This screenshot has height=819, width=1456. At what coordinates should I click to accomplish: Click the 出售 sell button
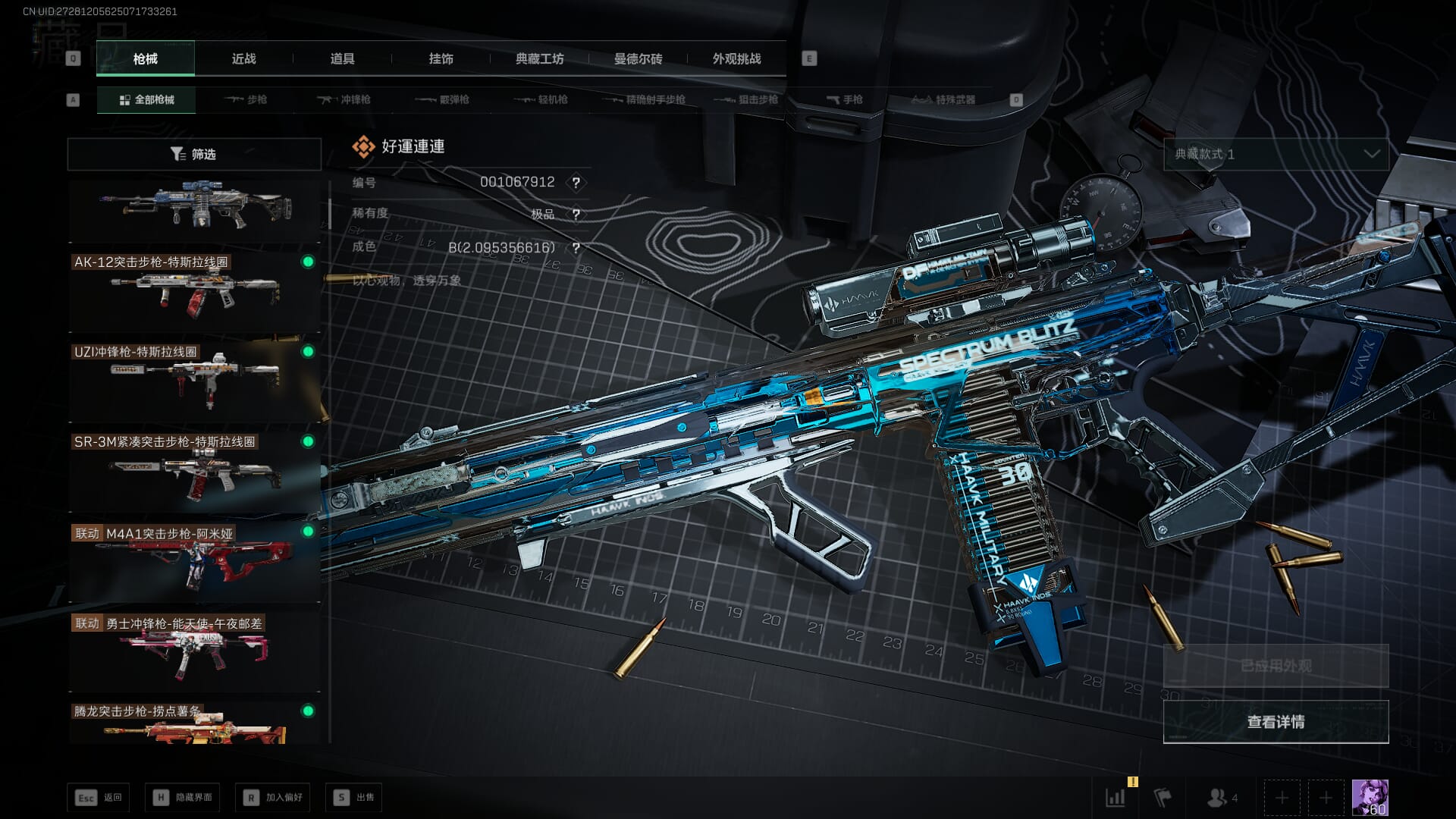(354, 797)
